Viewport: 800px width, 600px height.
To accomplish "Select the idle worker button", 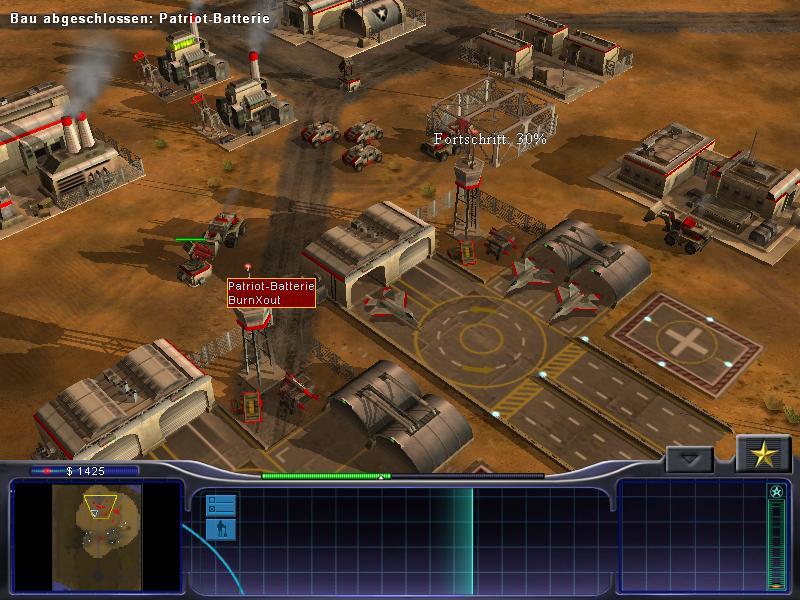I will click(x=220, y=529).
